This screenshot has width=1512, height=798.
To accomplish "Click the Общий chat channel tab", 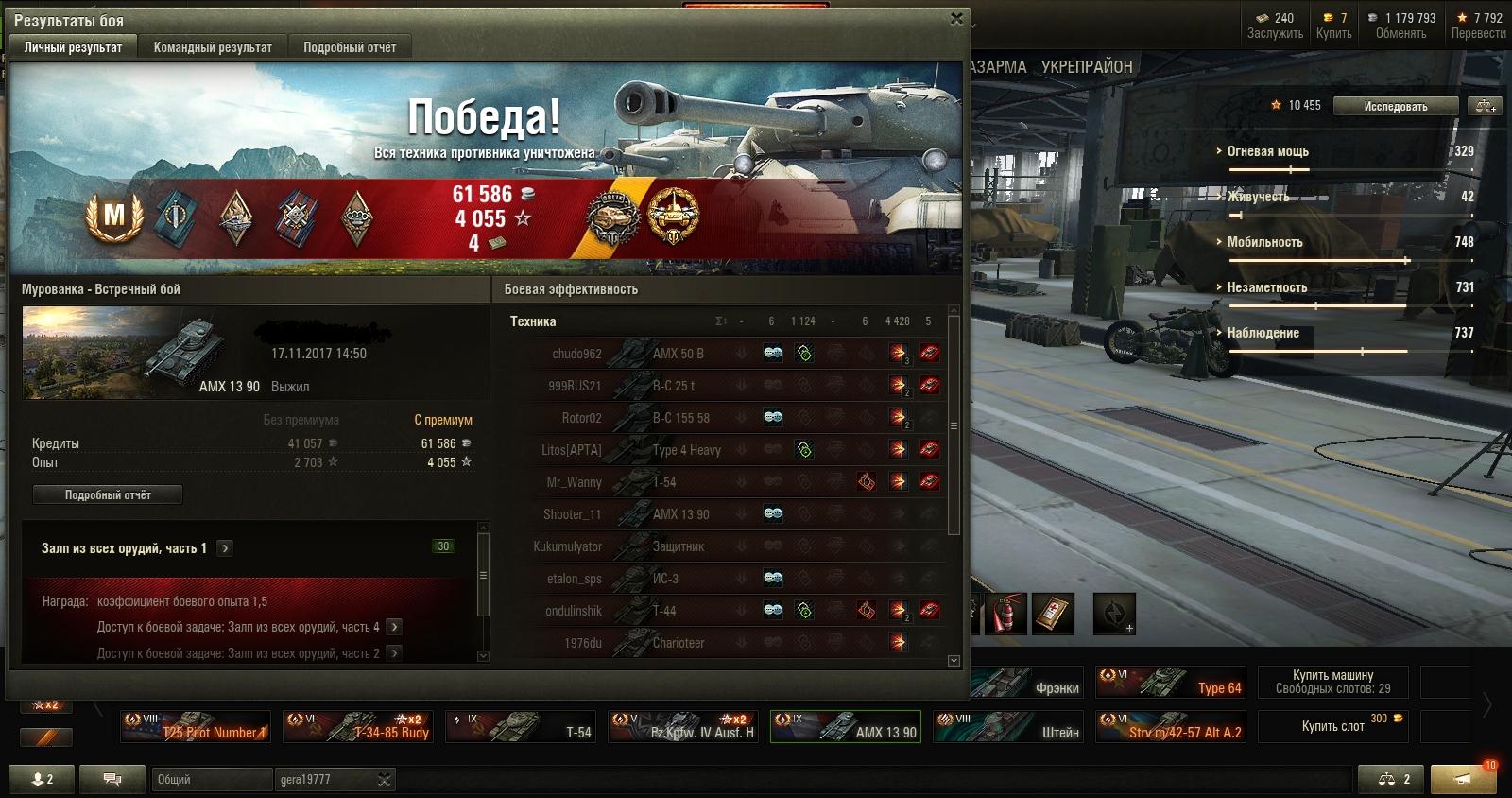I will pyautogui.click(x=210, y=779).
